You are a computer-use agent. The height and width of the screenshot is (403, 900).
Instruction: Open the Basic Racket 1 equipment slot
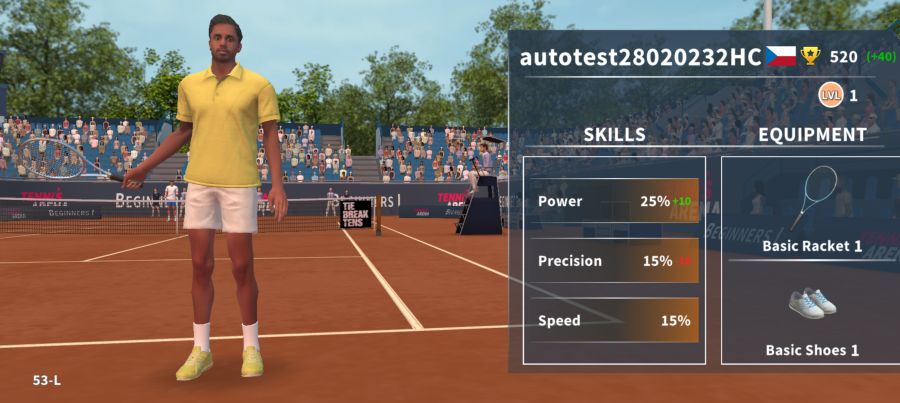pyautogui.click(x=811, y=210)
